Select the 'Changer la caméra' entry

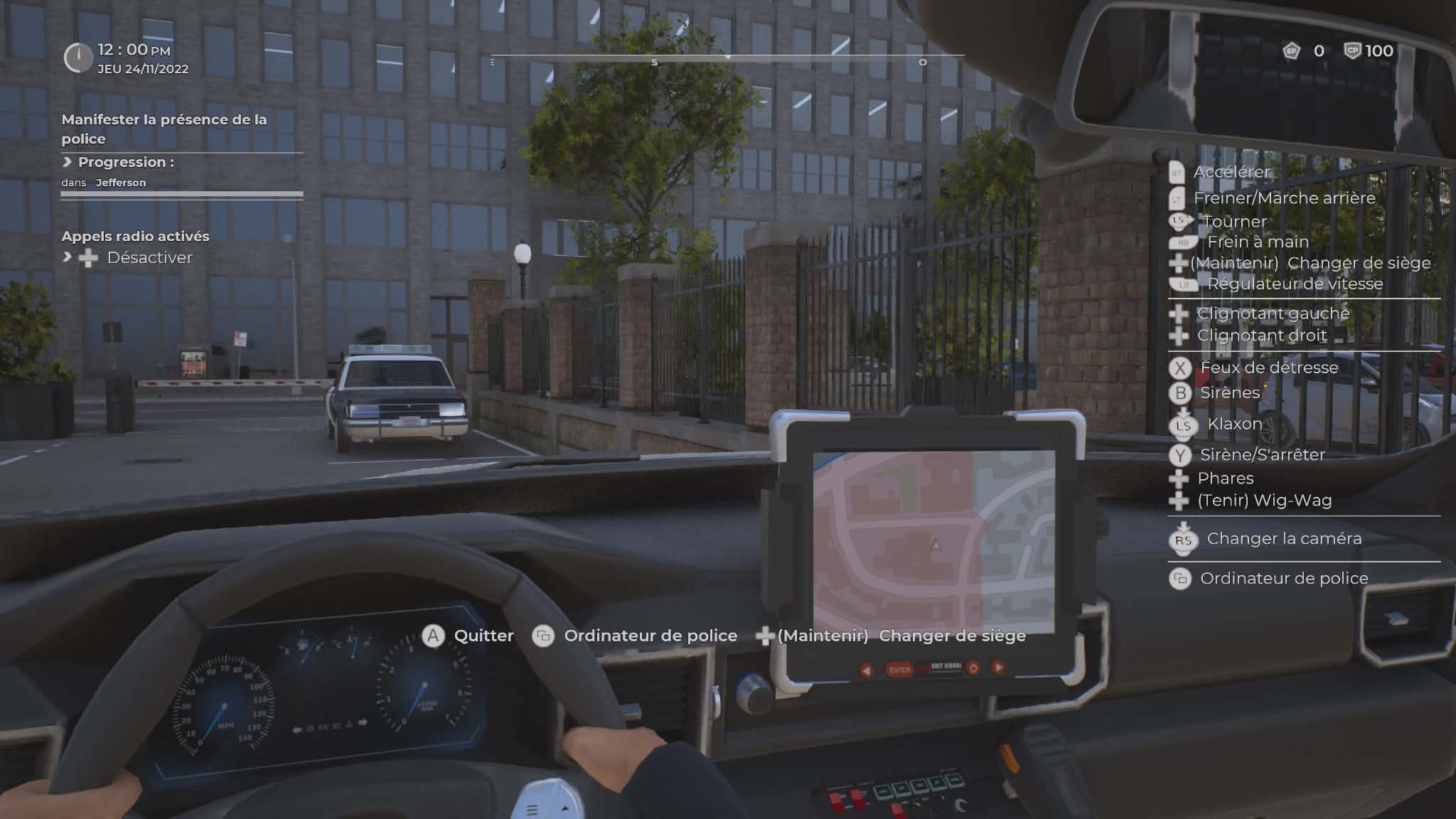(x=1283, y=539)
